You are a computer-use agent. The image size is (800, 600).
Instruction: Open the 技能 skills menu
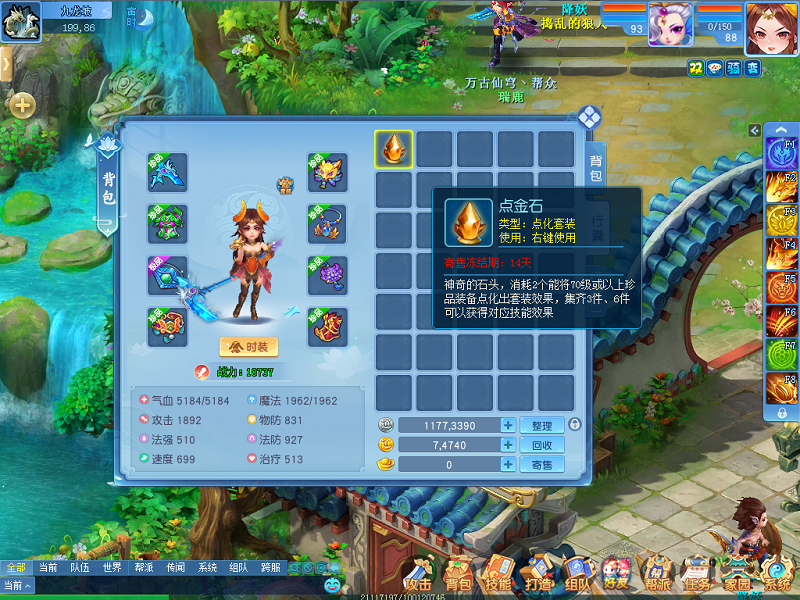pyautogui.click(x=497, y=575)
